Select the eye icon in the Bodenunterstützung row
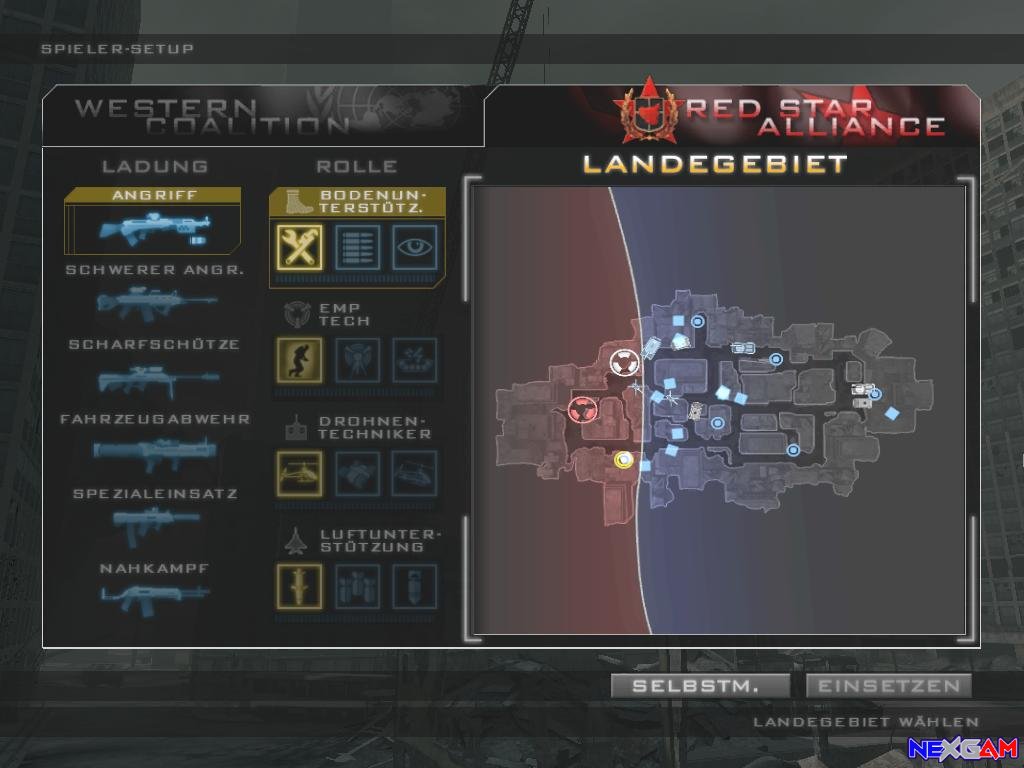Image resolution: width=1024 pixels, height=768 pixels. pyautogui.click(x=414, y=246)
